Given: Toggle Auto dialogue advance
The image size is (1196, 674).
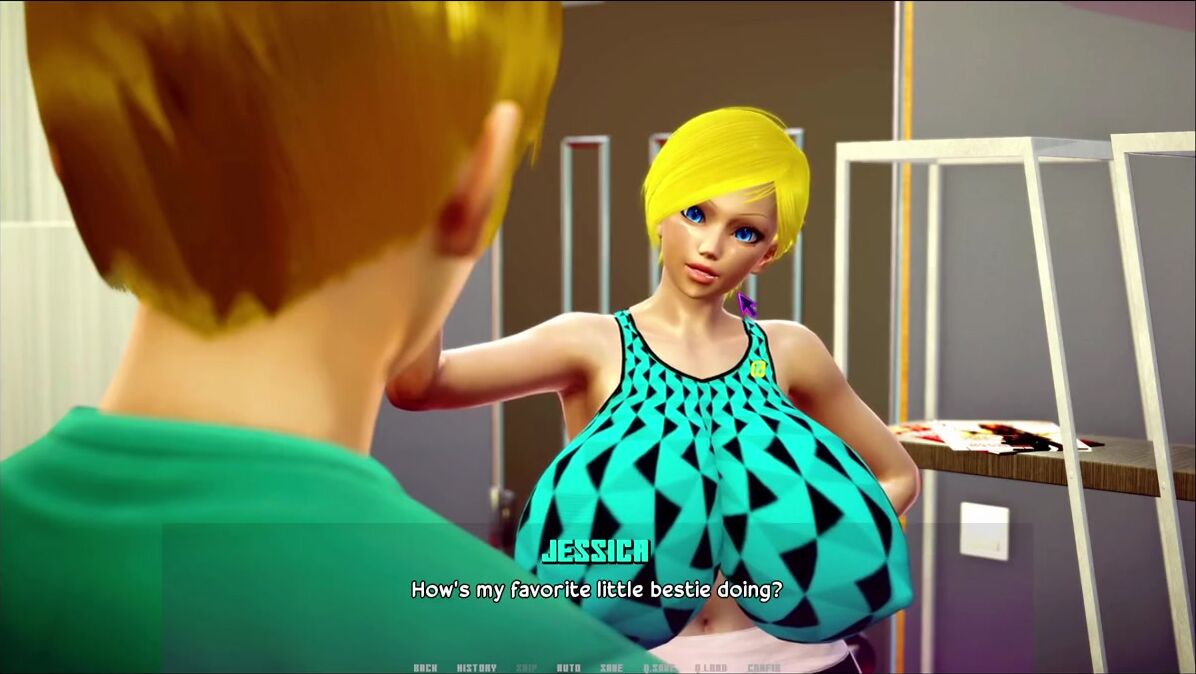Looking at the screenshot, I should (x=568, y=668).
